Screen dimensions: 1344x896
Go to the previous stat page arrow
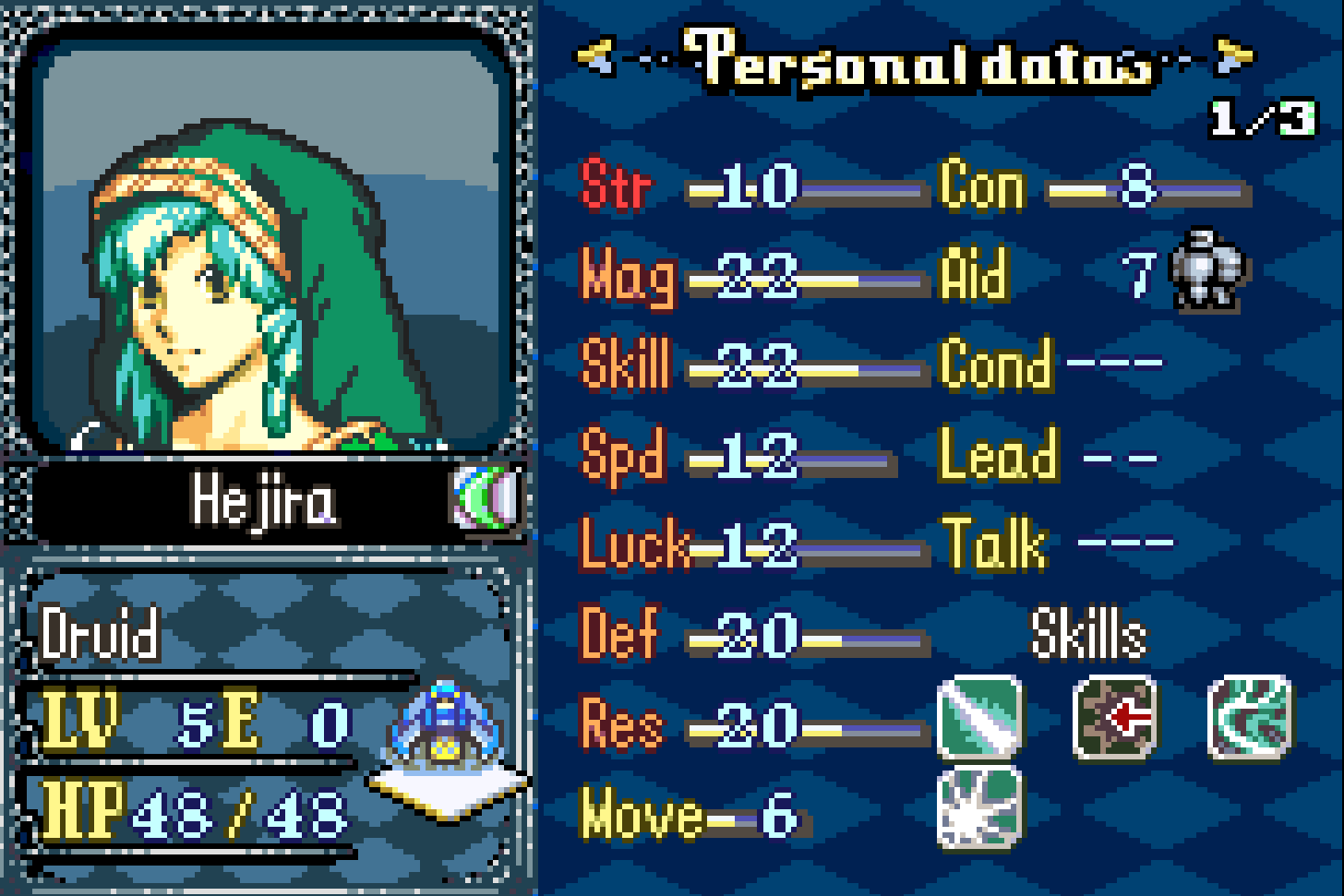pos(595,58)
